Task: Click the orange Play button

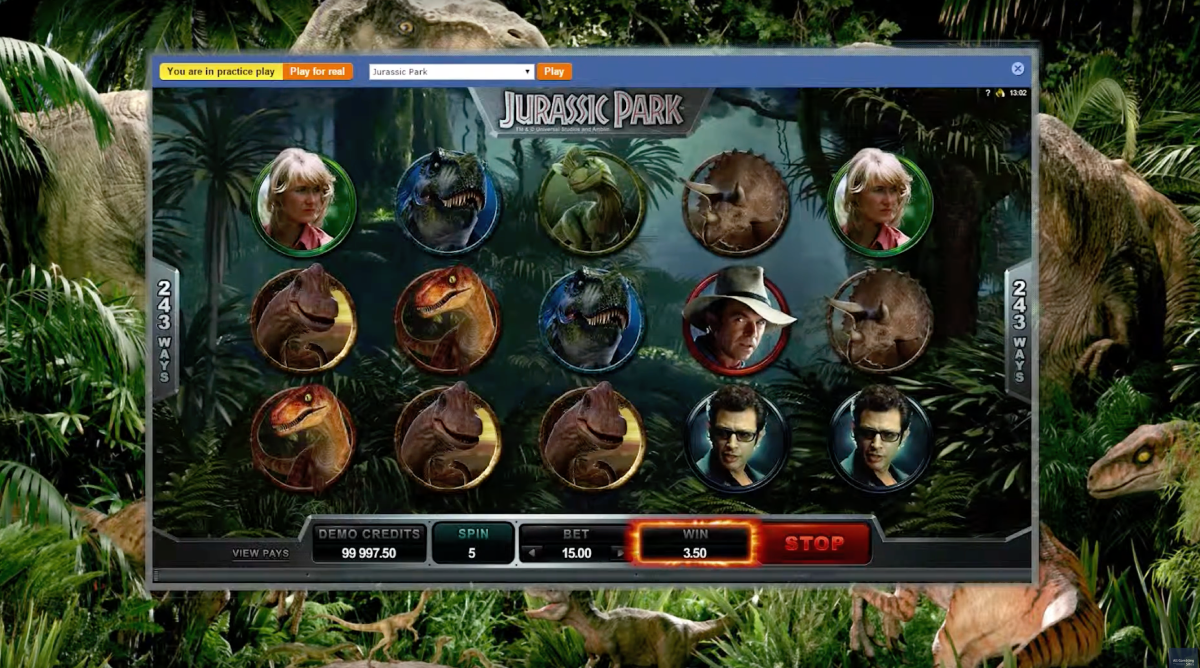Action: click(554, 71)
